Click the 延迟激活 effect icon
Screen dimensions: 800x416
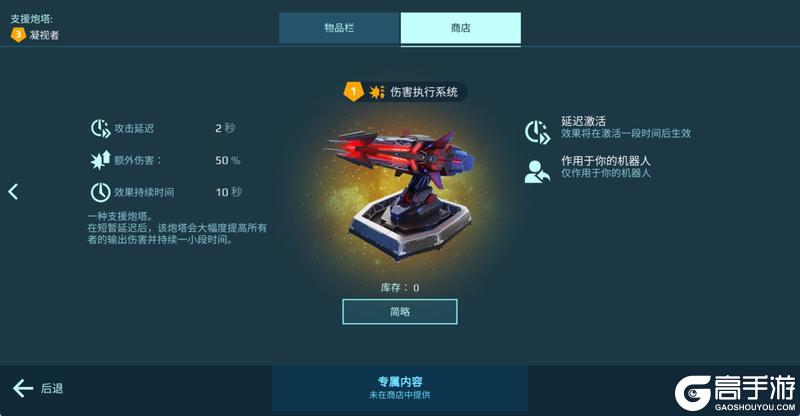(538, 131)
